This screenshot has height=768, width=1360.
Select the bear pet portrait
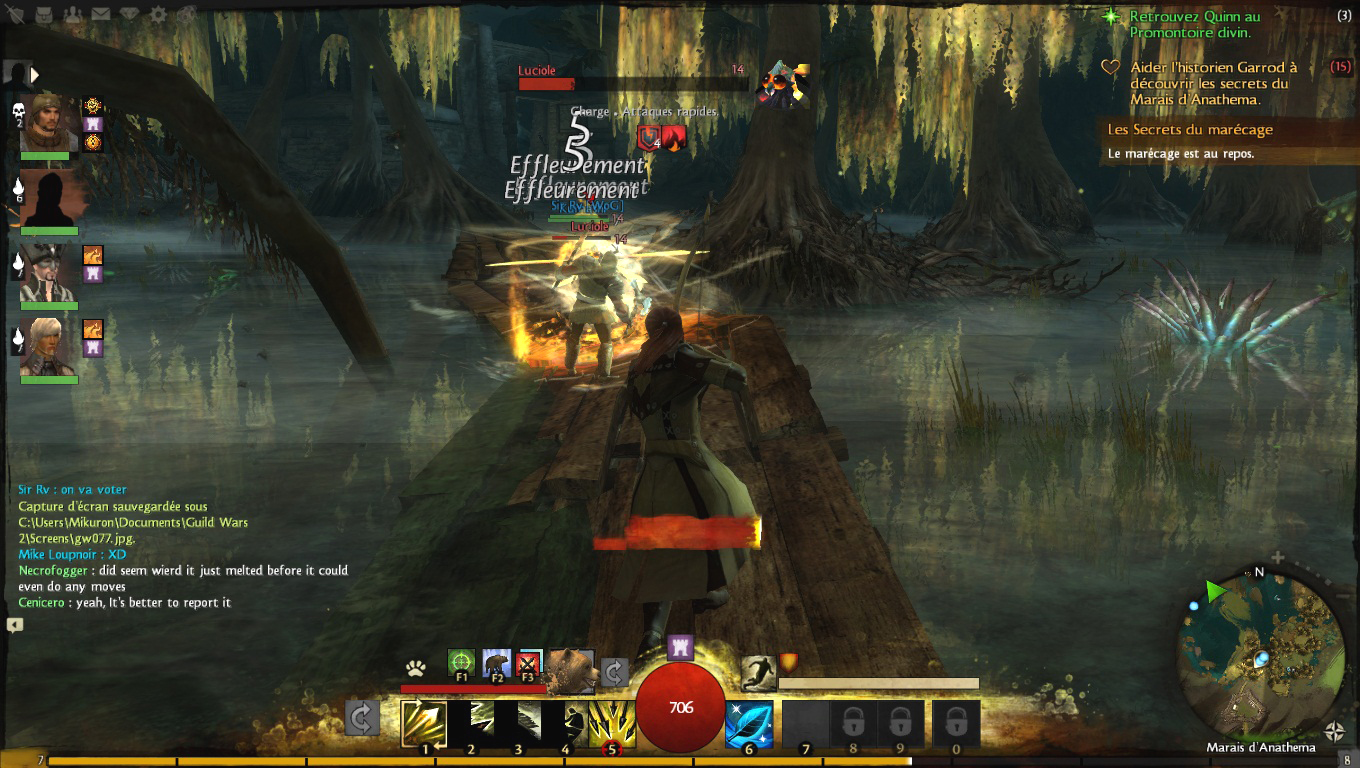tap(572, 668)
